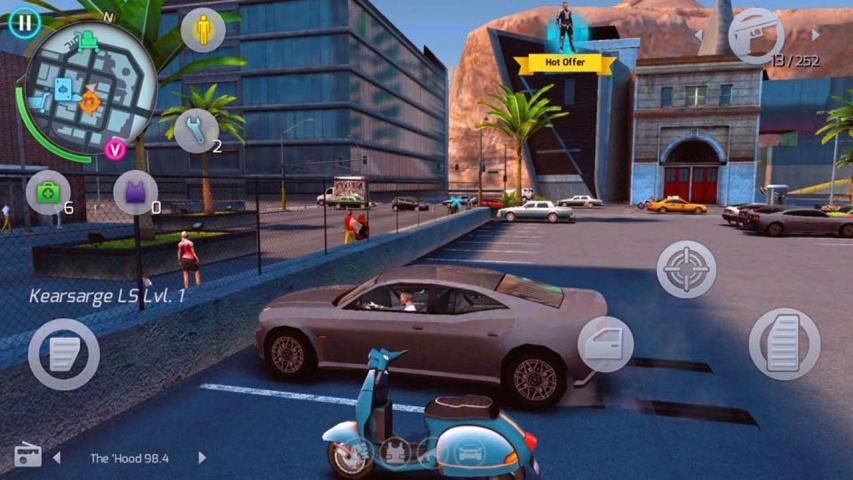853x480 pixels.
Task: Equip the purple armor vest
Action: click(135, 192)
